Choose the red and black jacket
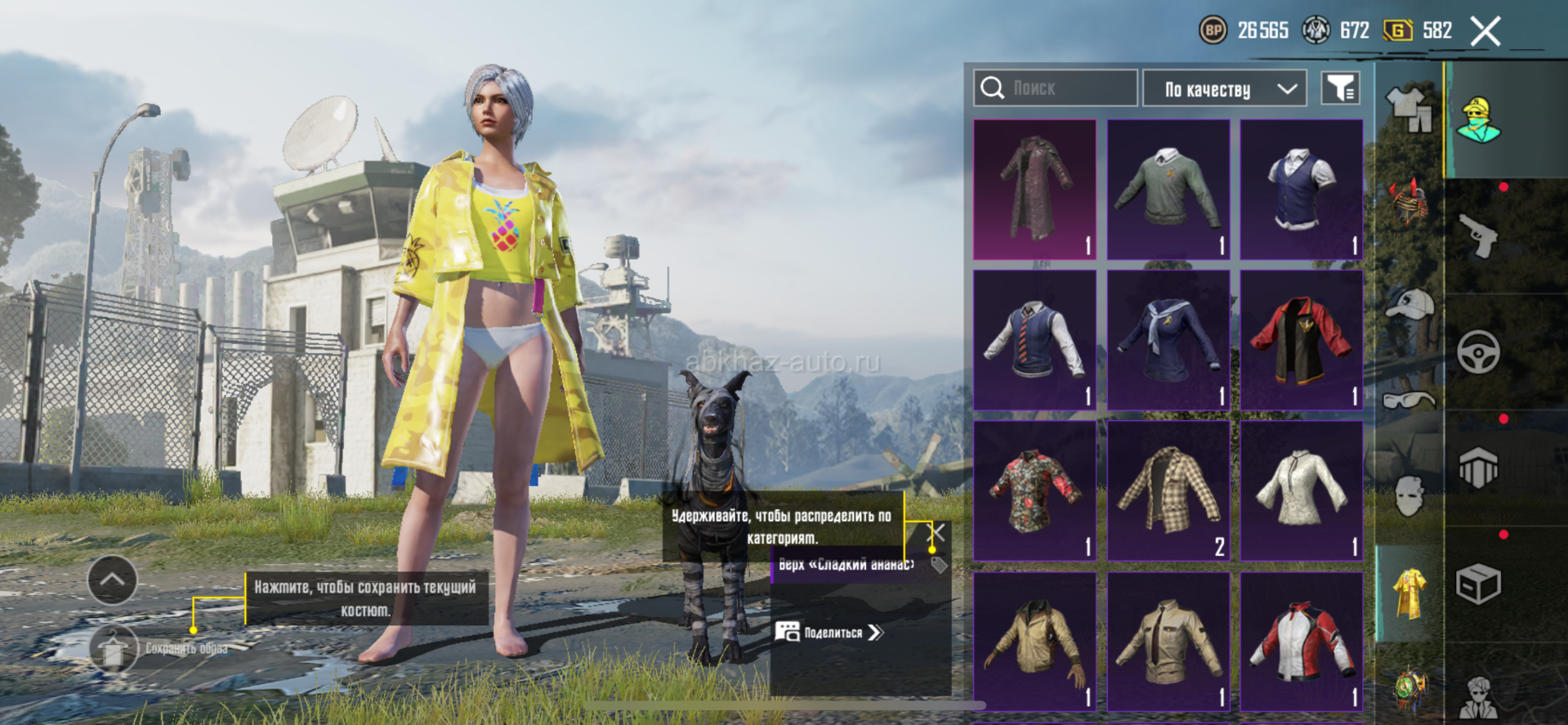The width and height of the screenshot is (1568, 725). [x=1301, y=340]
